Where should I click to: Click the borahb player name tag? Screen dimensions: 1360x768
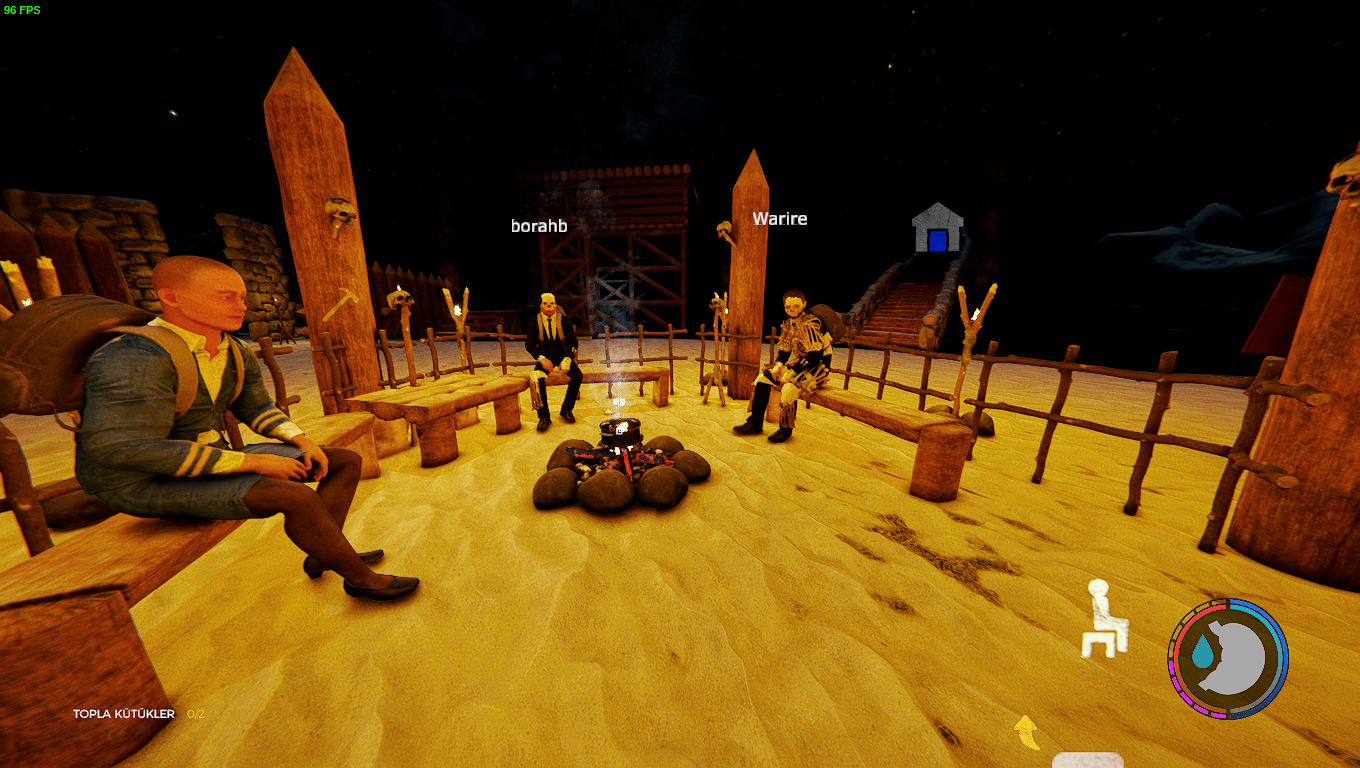539,226
